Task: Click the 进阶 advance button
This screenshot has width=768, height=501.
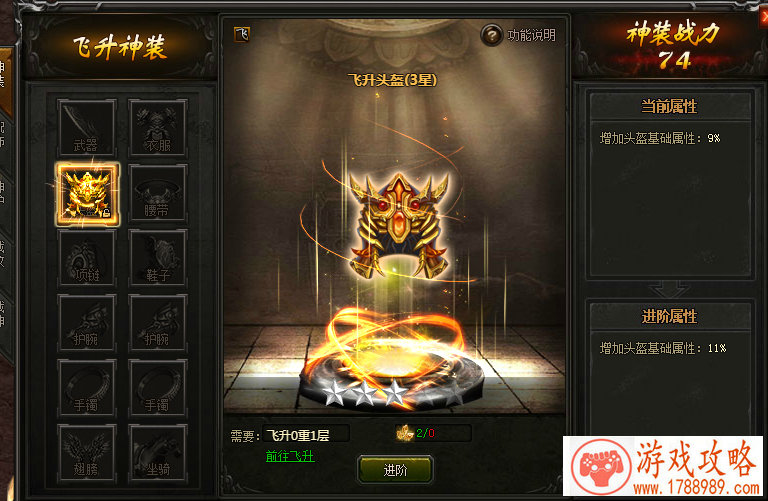Action: pyautogui.click(x=394, y=469)
